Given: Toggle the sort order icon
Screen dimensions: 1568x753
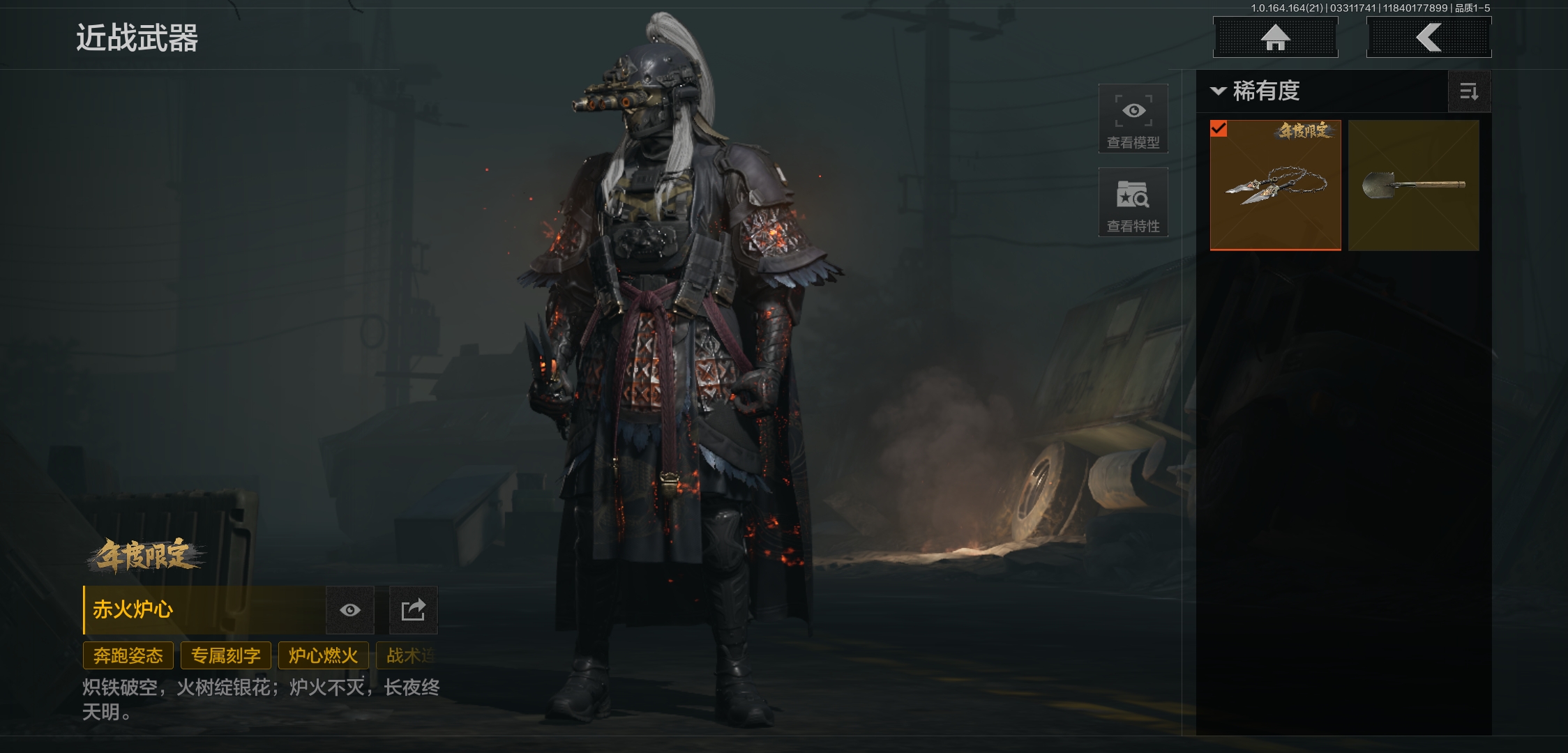Looking at the screenshot, I should pos(1469,91).
